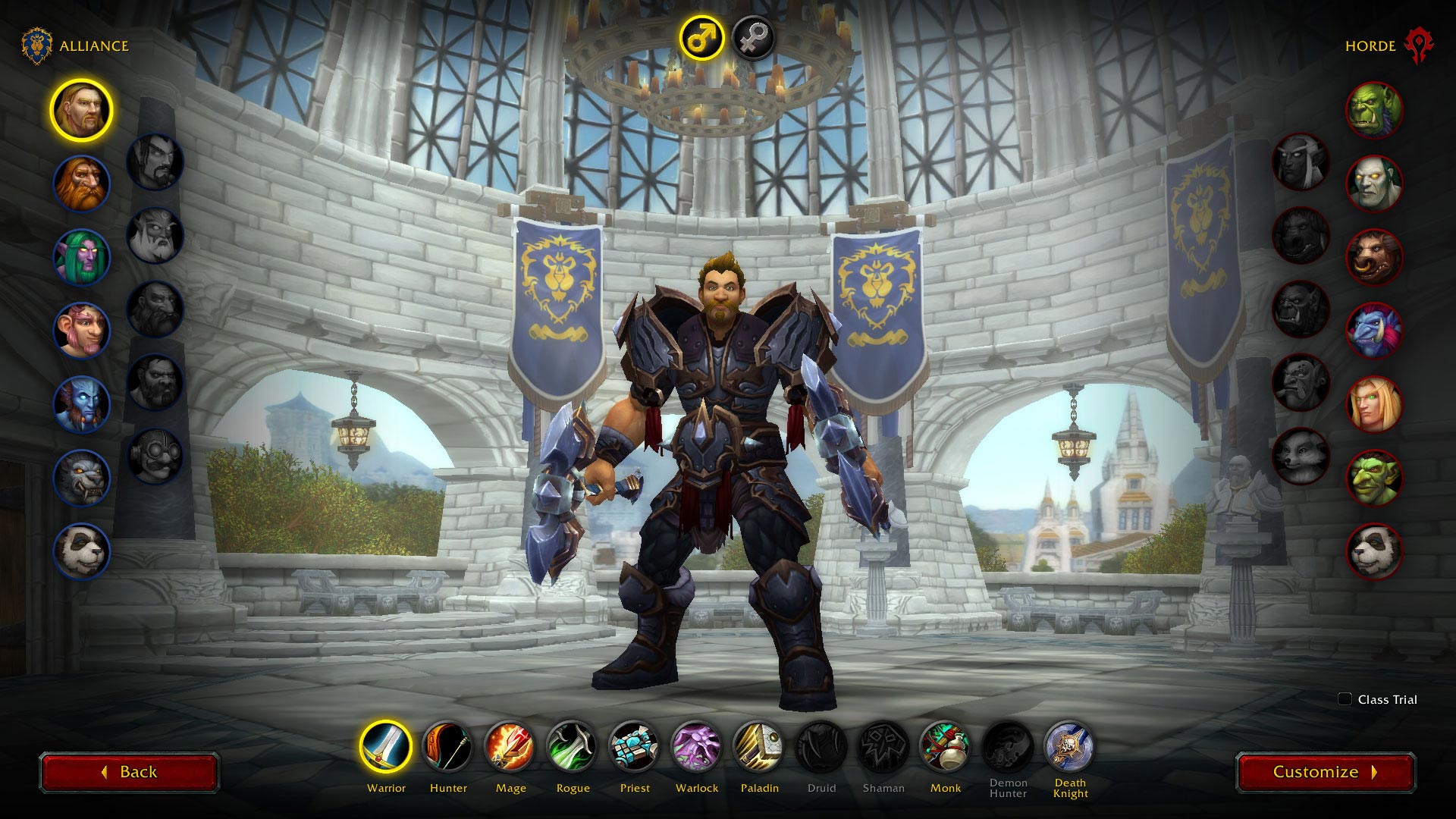Viewport: 1456px width, 819px height.
Task: Choose the Human race portrait
Action: (81, 111)
